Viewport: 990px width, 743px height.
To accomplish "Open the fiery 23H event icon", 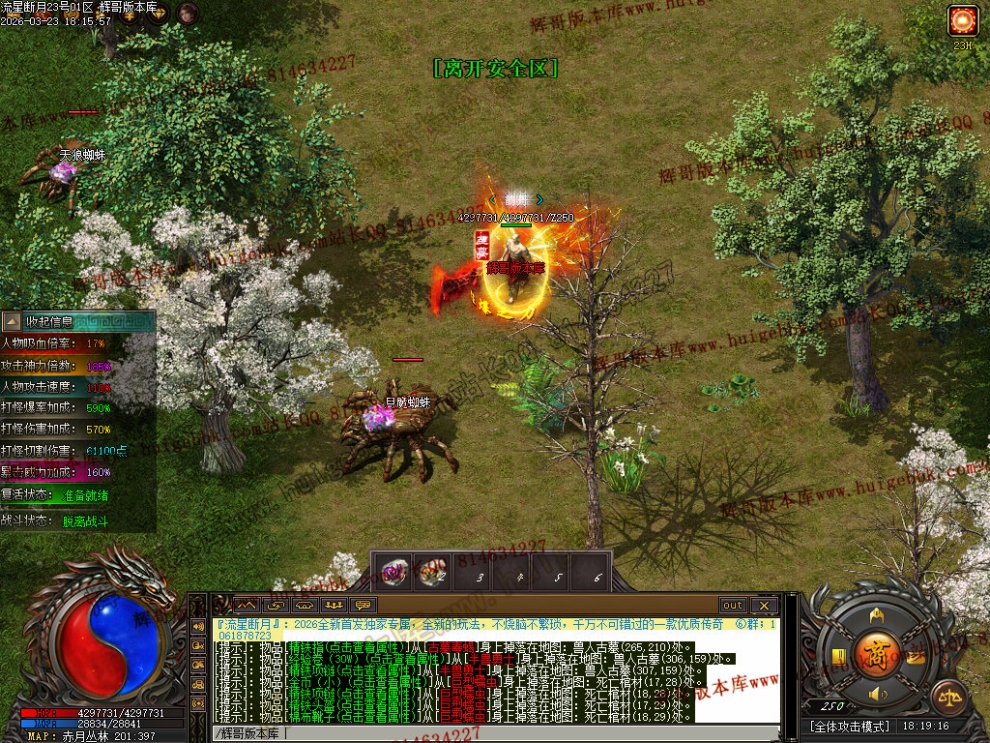I will tap(963, 20).
